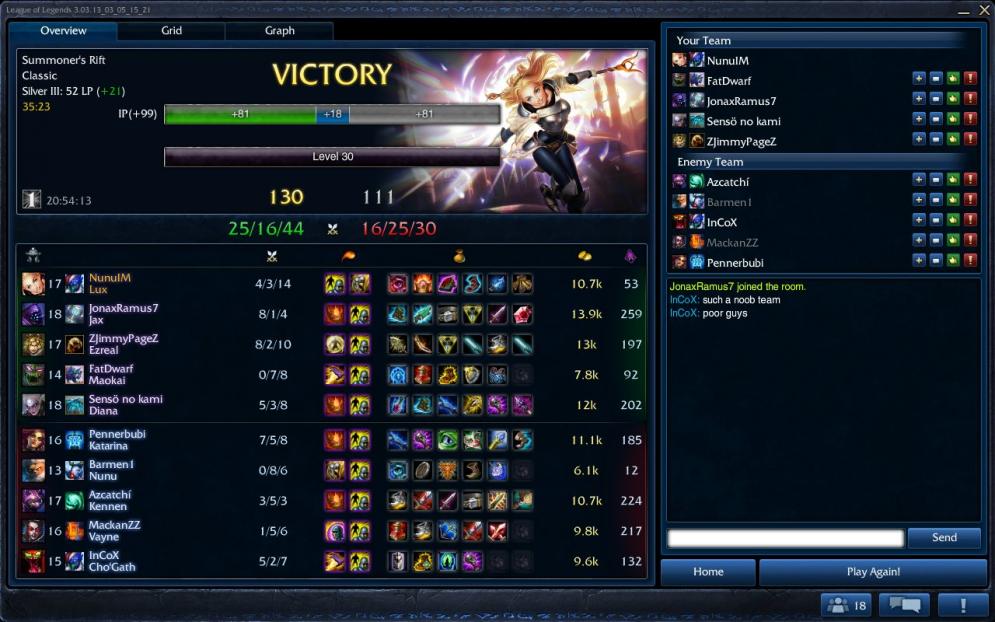The image size is (995, 622).
Task: Focus the chat text input box
Action: 785,538
